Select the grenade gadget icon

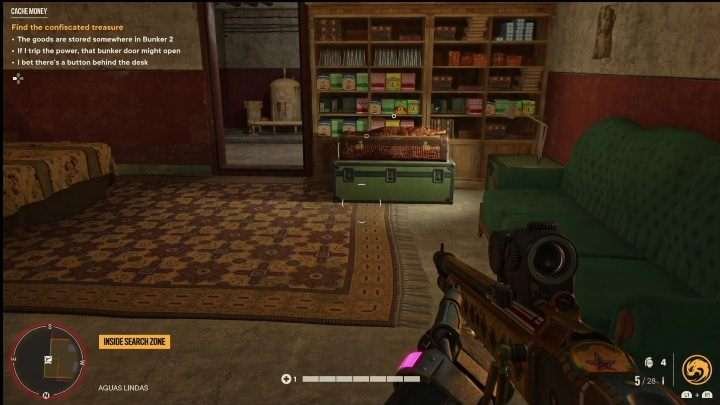[x=649, y=363]
